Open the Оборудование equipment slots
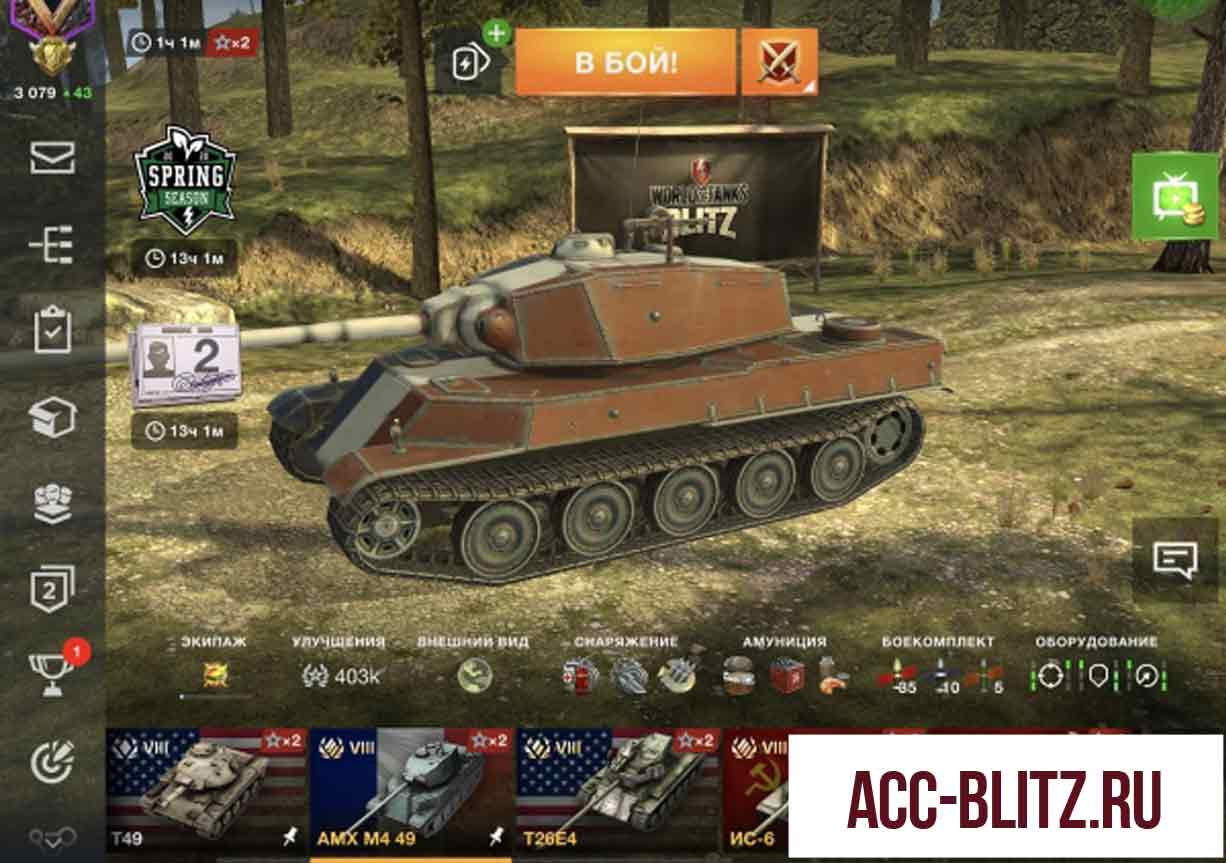Screen dimensions: 1226x863 point(1096,675)
